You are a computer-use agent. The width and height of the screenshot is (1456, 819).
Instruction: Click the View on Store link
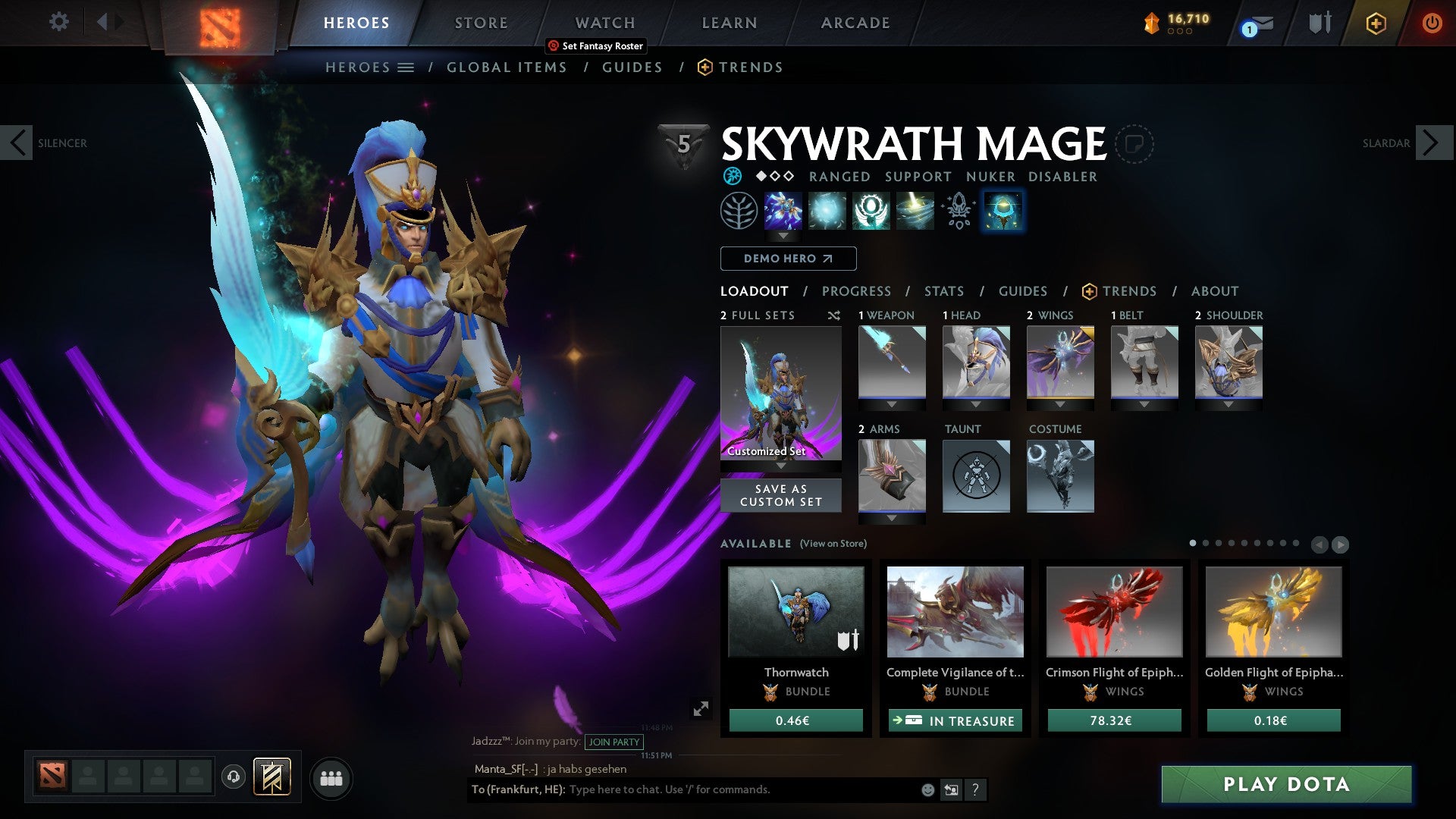(832, 544)
